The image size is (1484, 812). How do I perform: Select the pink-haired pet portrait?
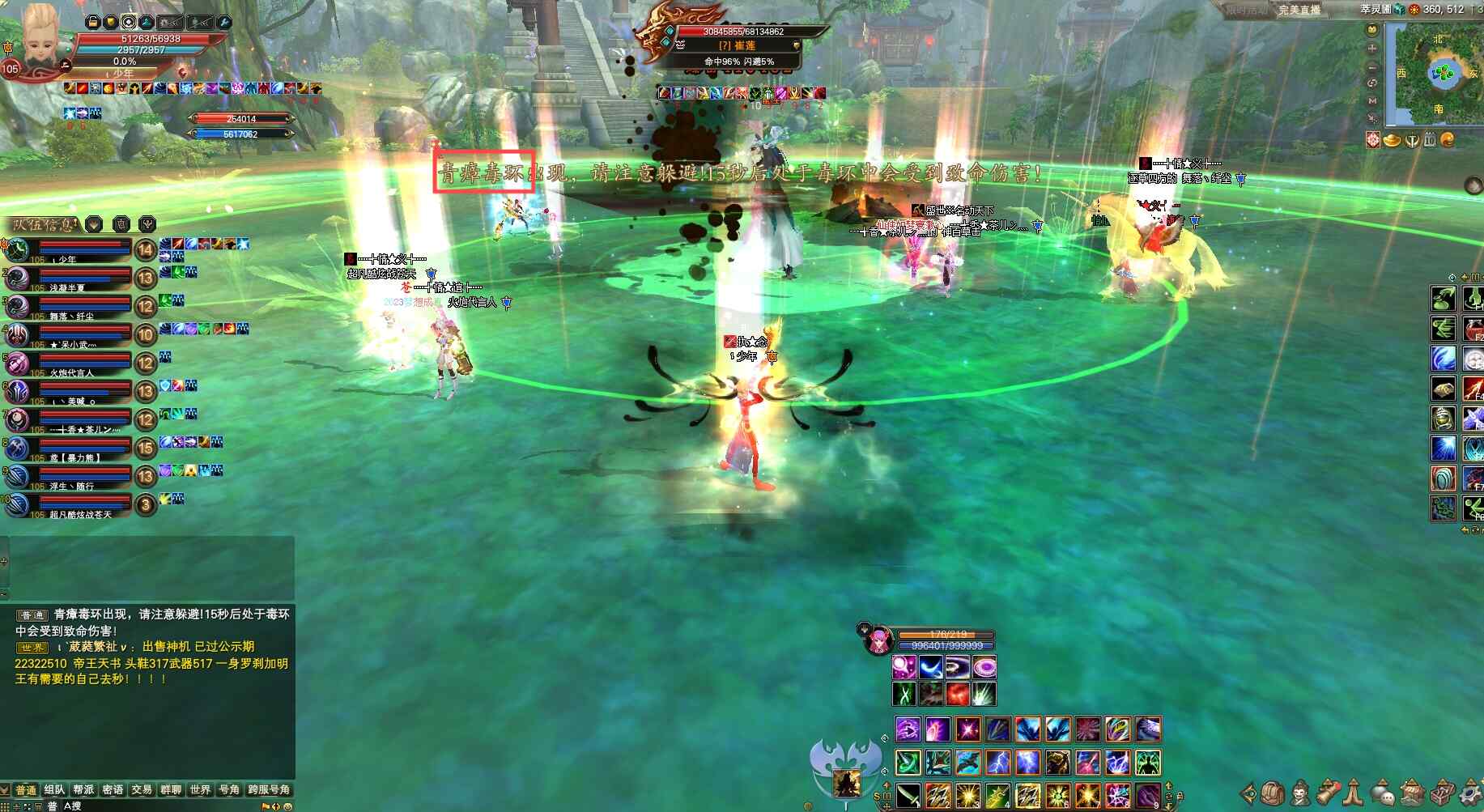876,640
